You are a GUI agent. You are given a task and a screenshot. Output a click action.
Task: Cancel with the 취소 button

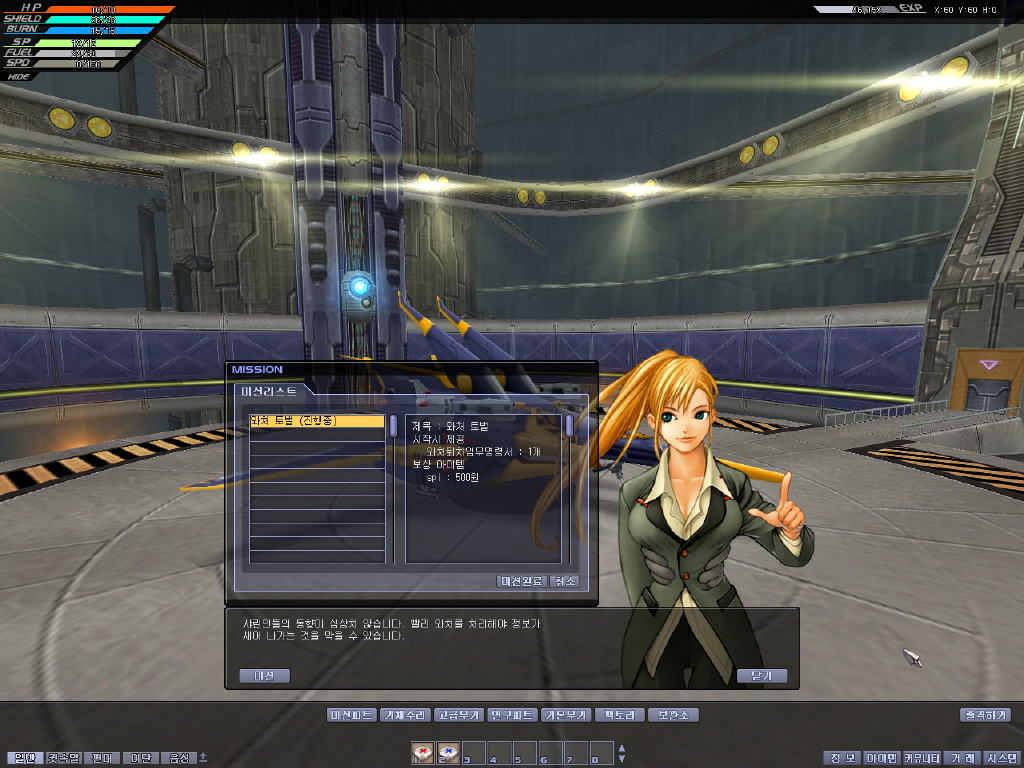coord(564,581)
